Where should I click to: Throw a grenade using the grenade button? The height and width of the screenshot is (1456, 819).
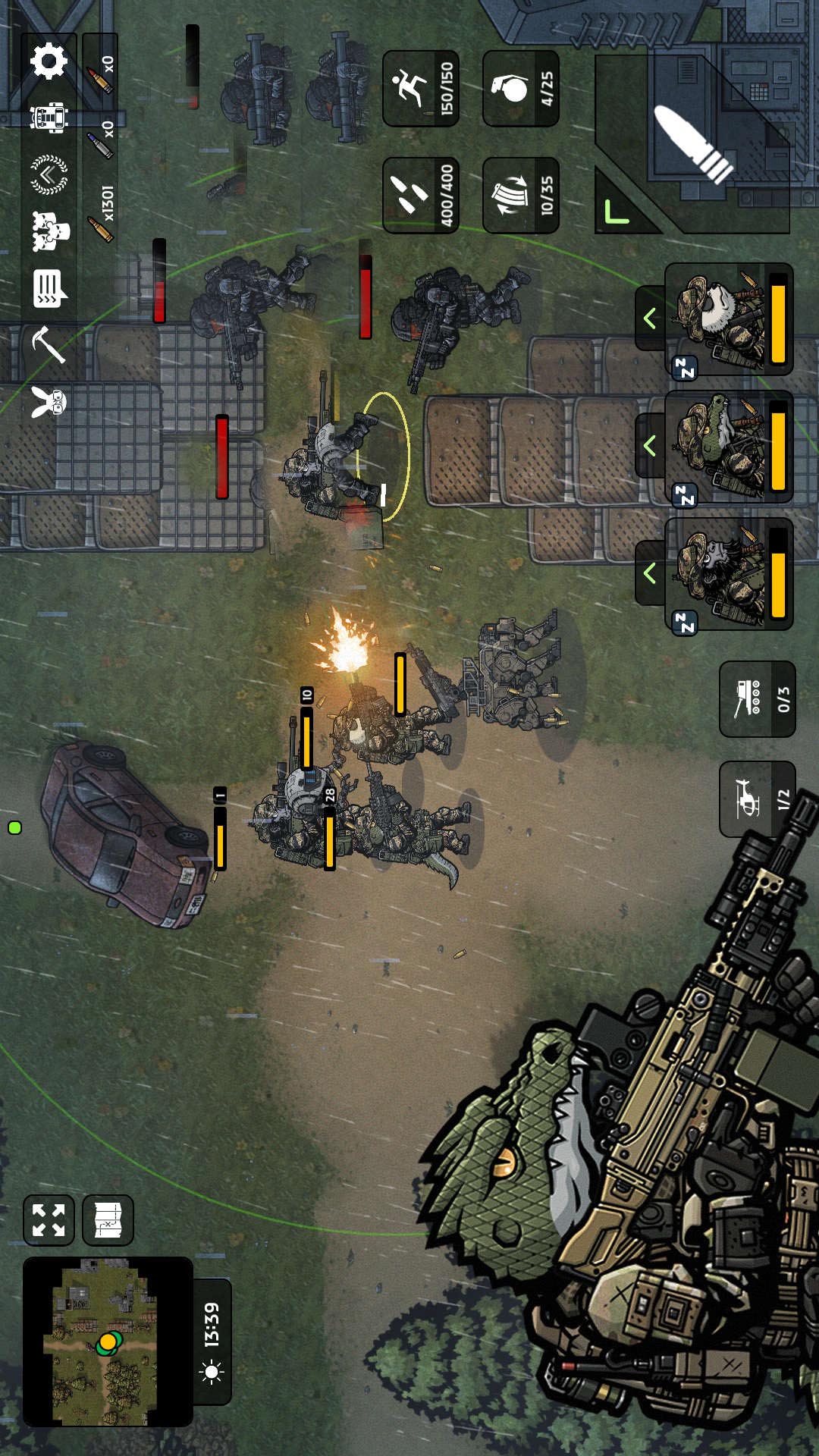point(520,89)
